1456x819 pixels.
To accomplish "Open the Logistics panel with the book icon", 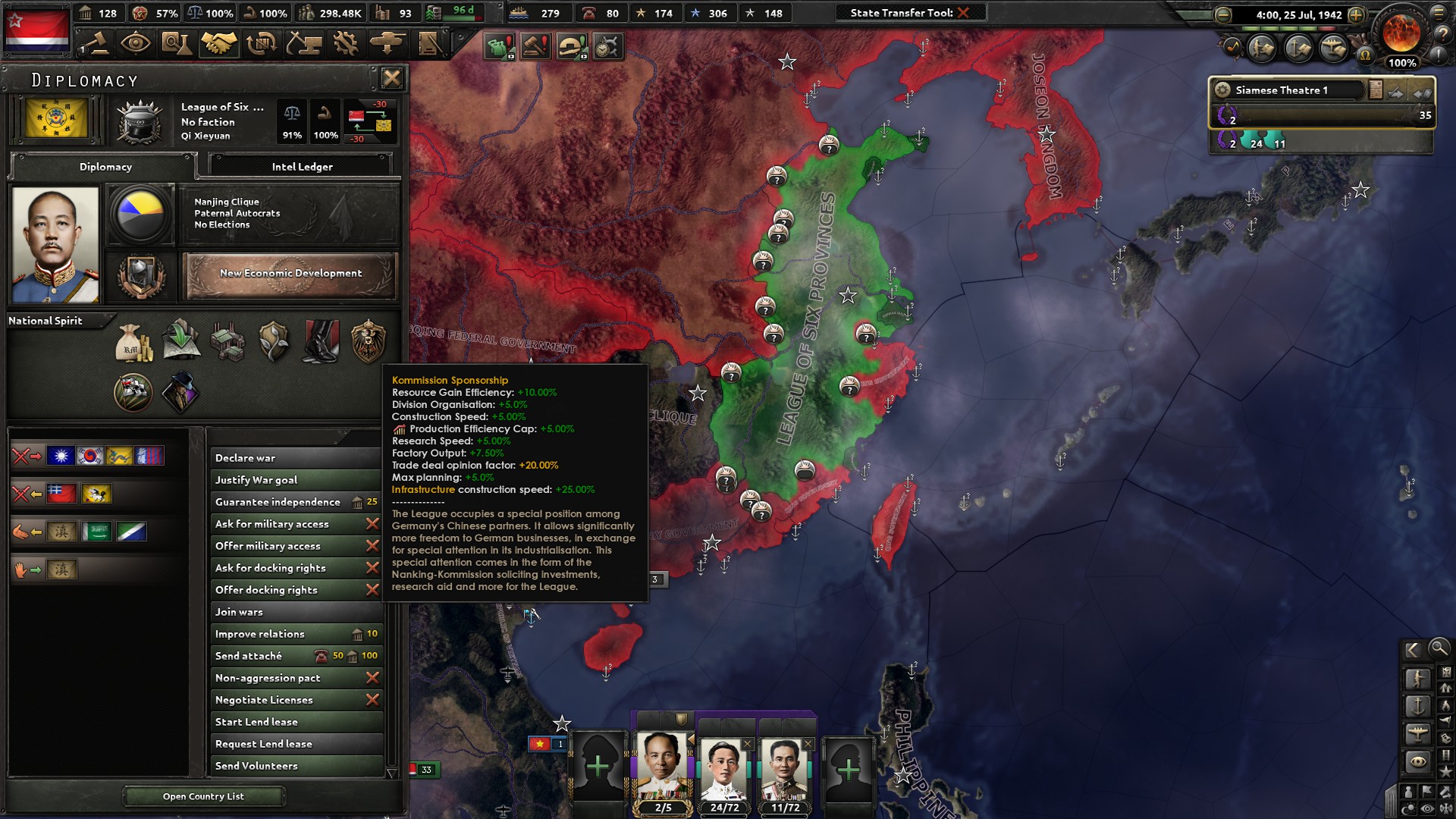I will [x=429, y=43].
